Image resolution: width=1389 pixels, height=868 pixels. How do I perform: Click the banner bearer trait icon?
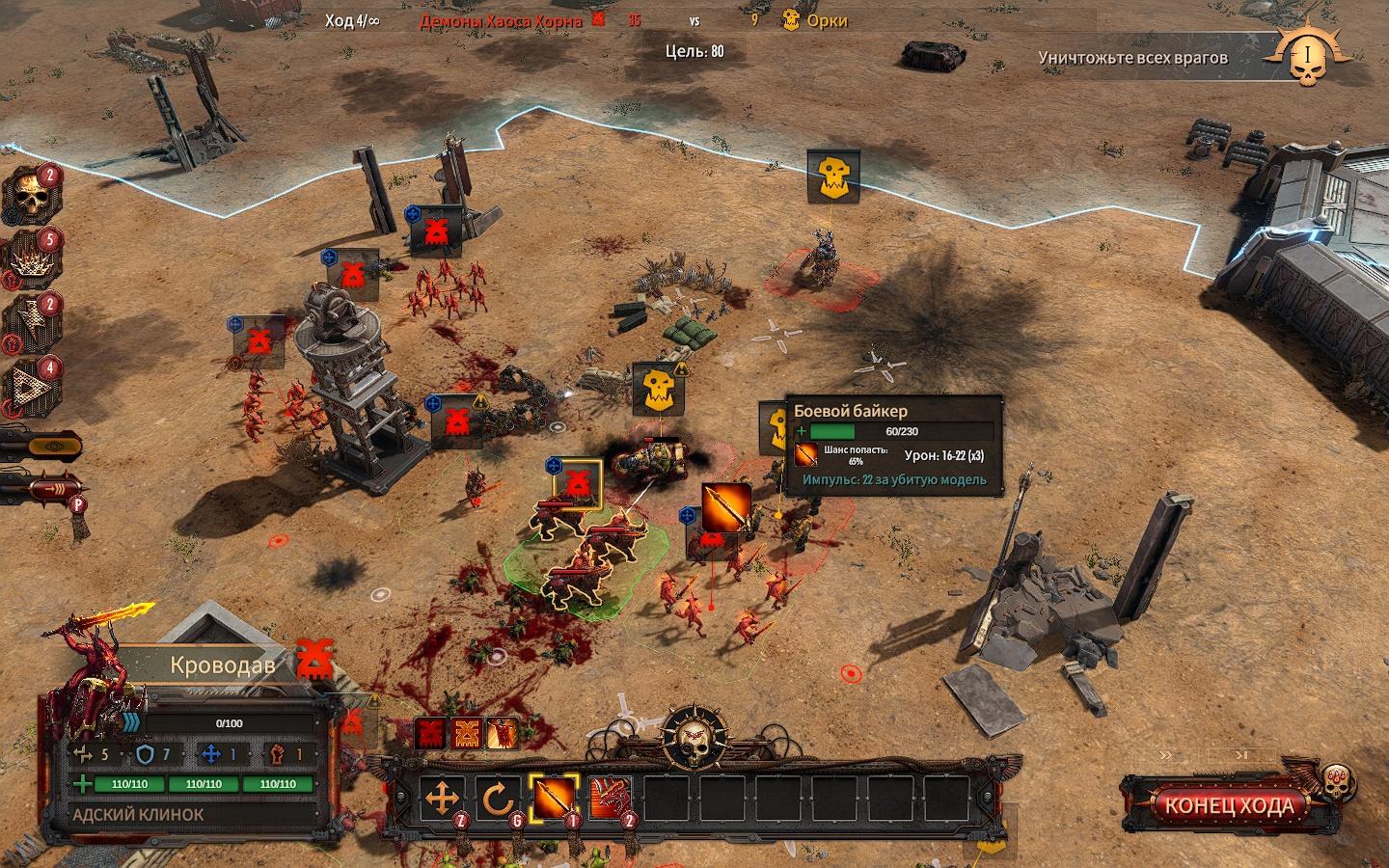coord(503,733)
